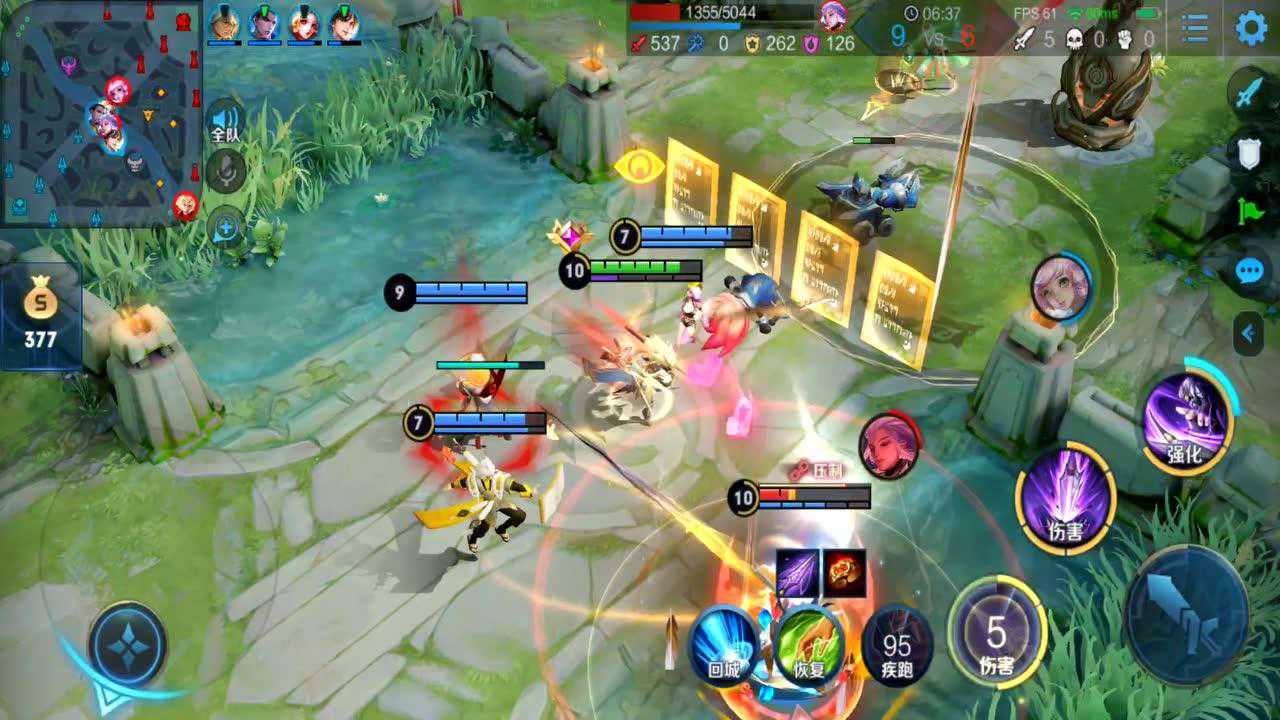Toggle the microphone button
This screenshot has height=720, width=1280.
[227, 174]
